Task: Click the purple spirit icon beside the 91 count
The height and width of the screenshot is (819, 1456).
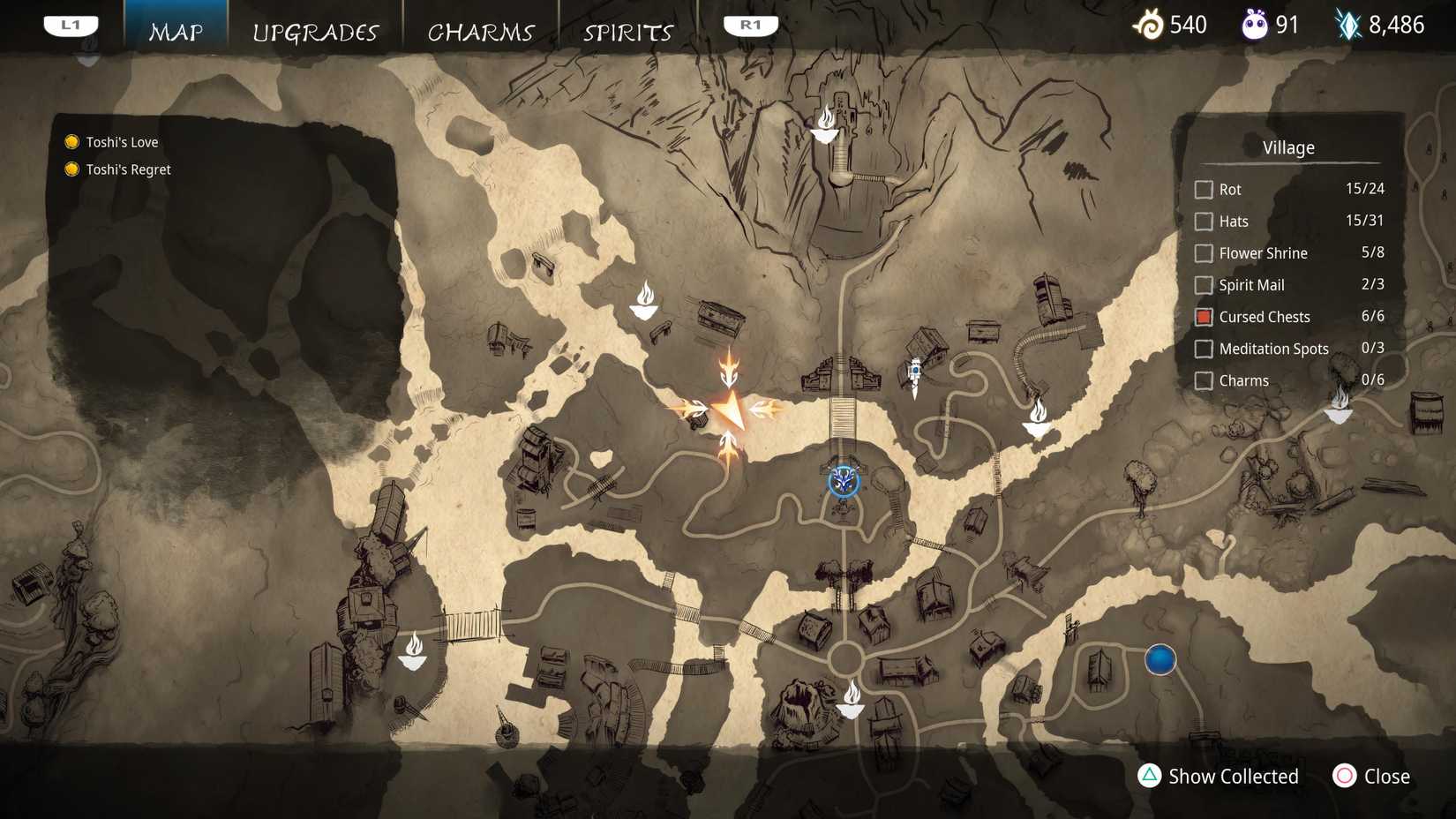Action: [x=1255, y=25]
